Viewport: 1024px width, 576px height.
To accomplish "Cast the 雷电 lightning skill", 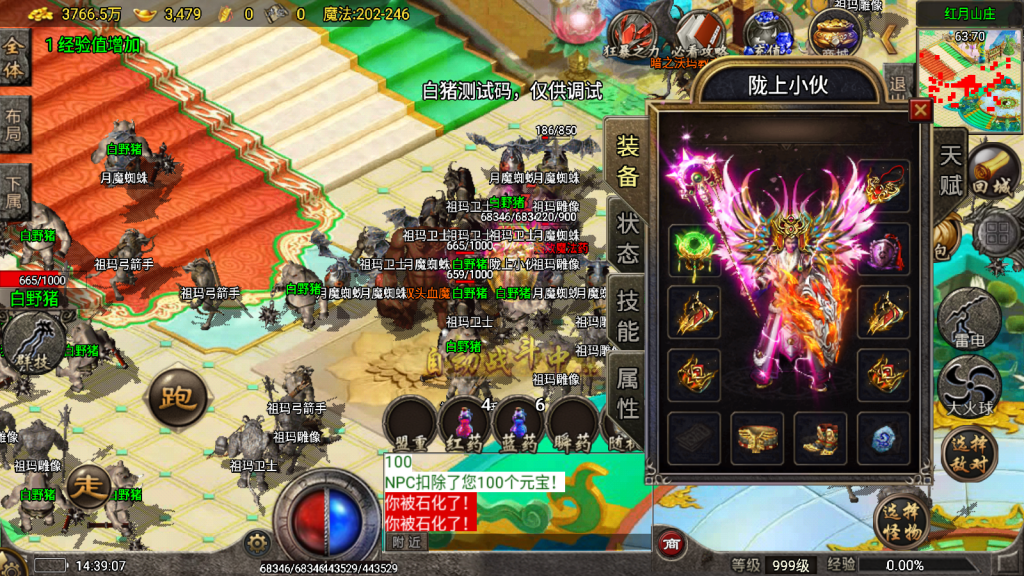I will [x=970, y=320].
